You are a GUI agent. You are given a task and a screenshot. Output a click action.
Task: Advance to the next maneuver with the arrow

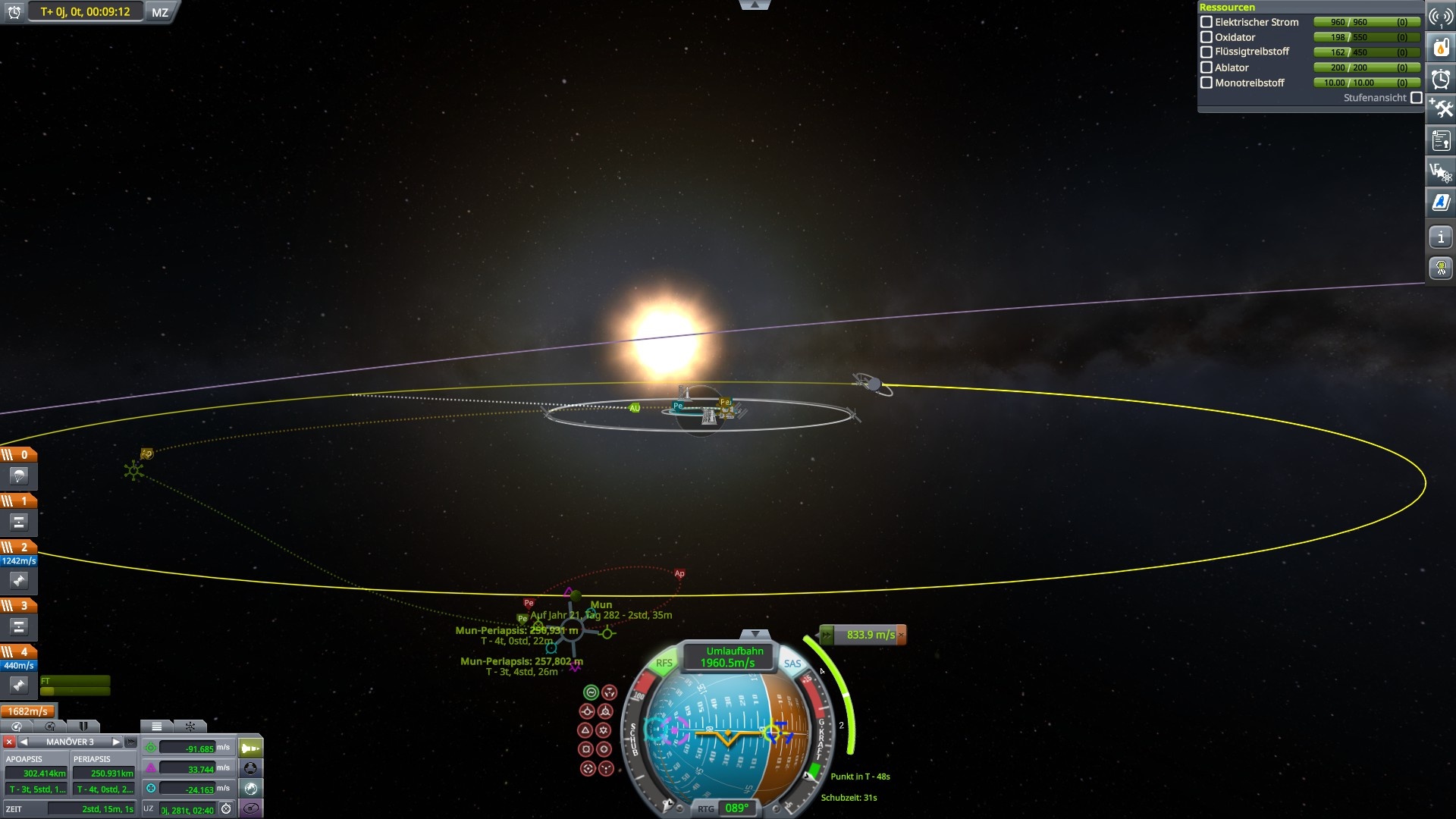(x=117, y=742)
